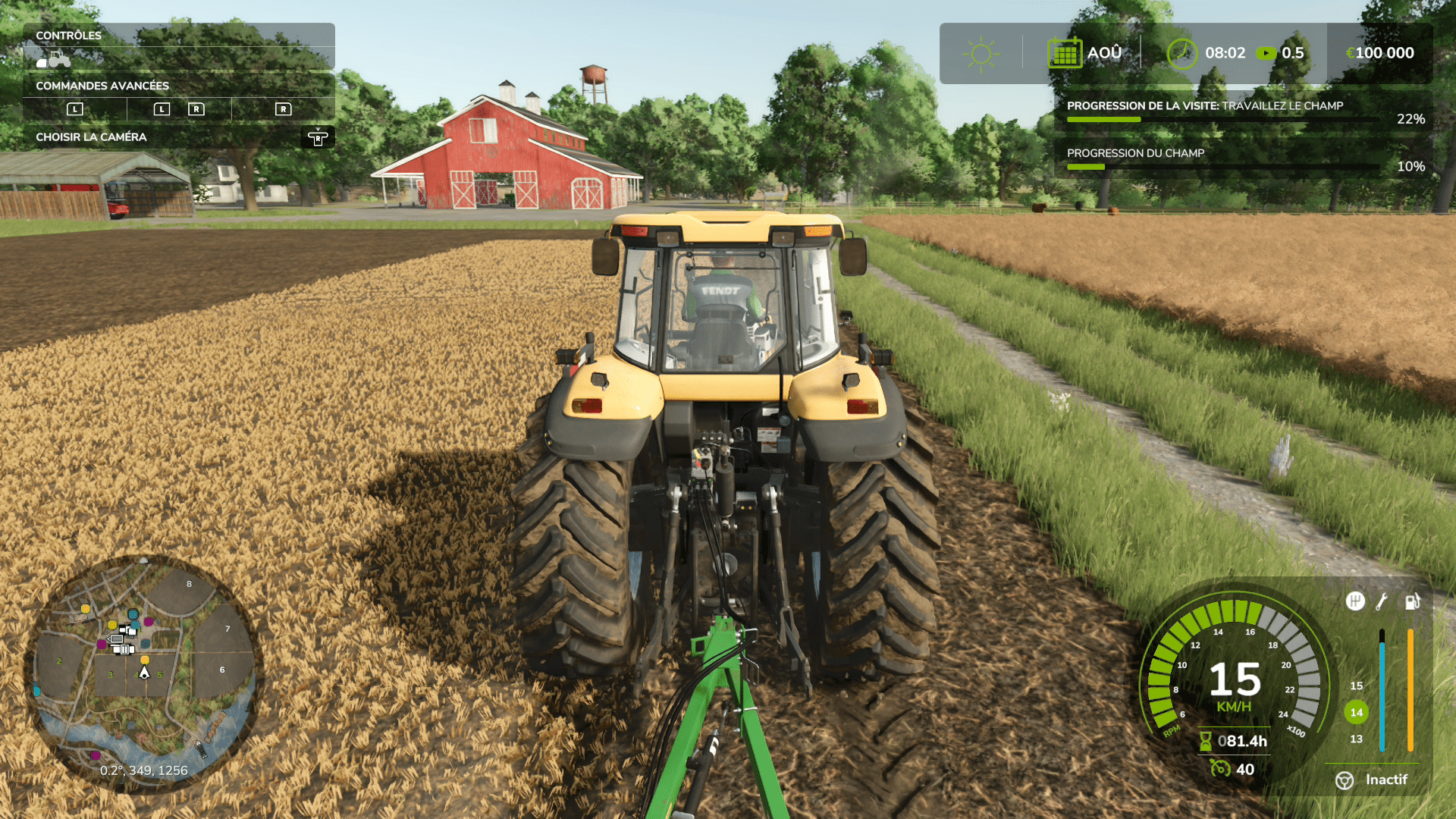The height and width of the screenshot is (819, 1456).
Task: Toggle the Inactif steering wheel icon
Action: tap(1345, 780)
